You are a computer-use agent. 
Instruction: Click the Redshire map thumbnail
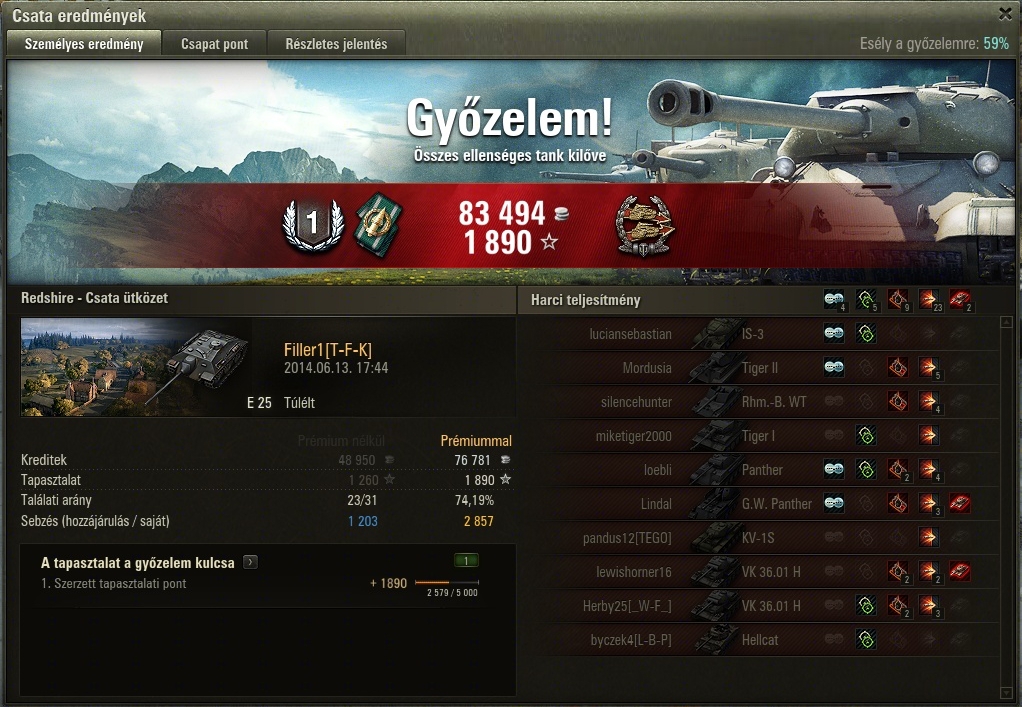tap(120, 367)
